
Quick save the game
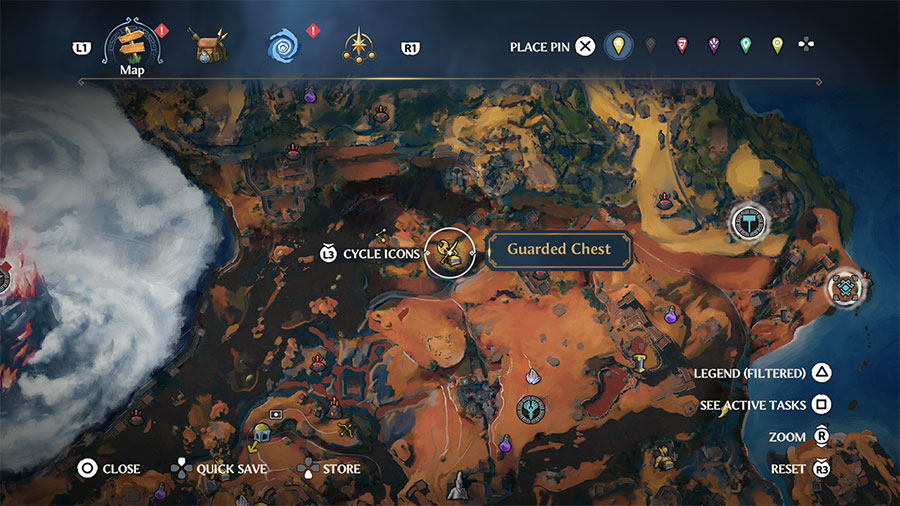(180, 468)
